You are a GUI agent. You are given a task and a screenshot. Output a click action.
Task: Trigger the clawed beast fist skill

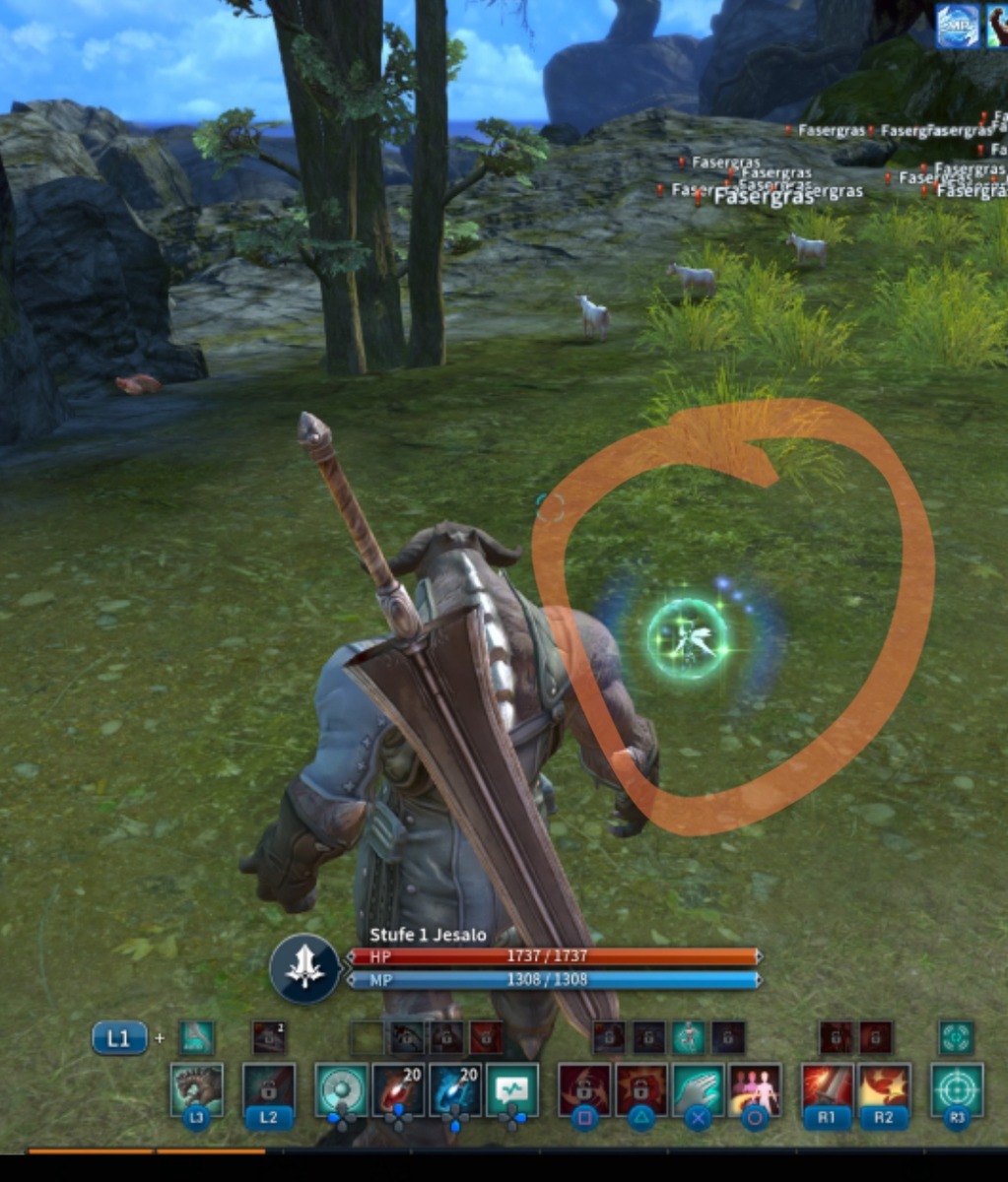(x=196, y=1087)
